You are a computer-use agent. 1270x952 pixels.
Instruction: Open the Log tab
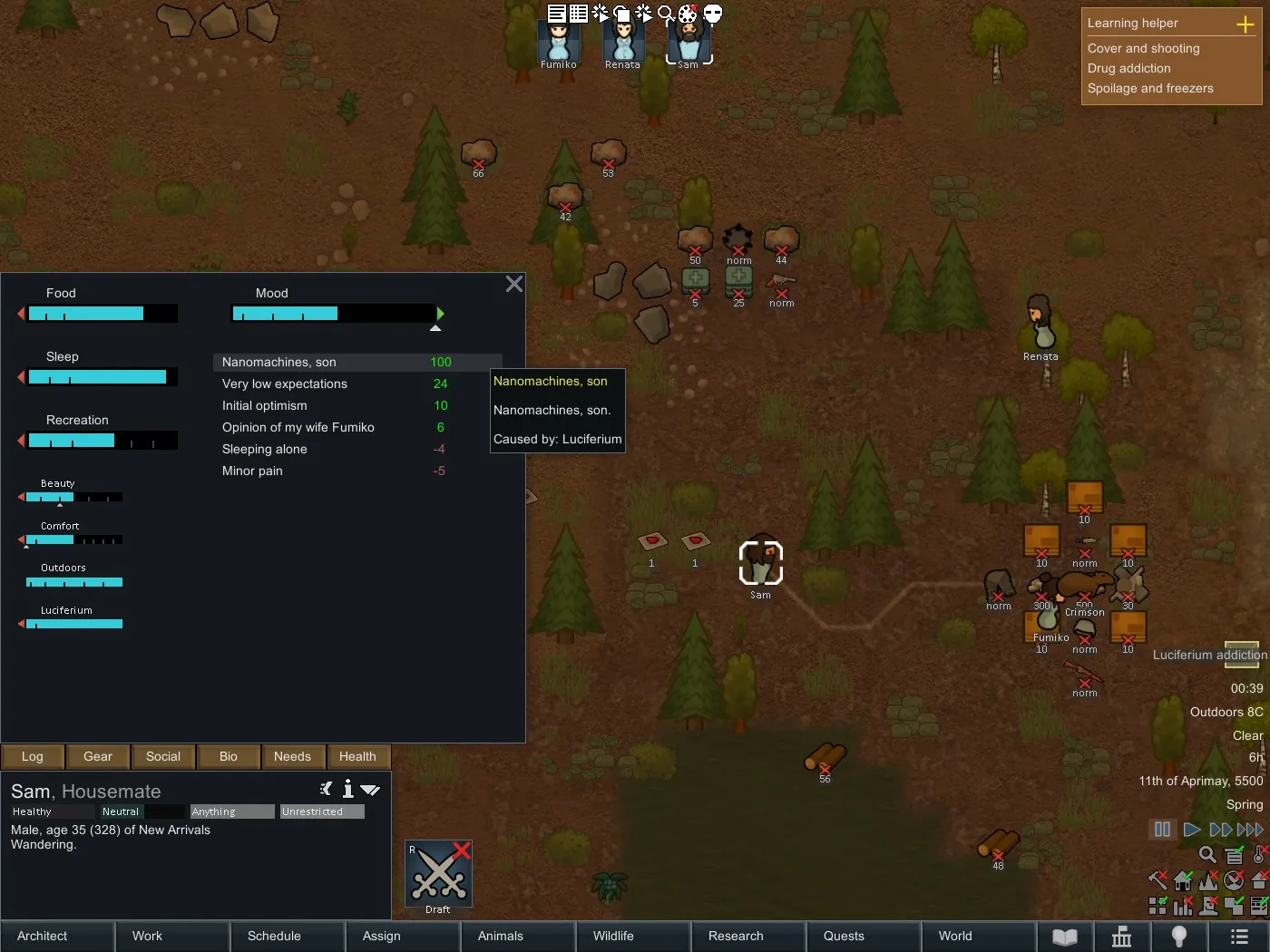coord(33,756)
